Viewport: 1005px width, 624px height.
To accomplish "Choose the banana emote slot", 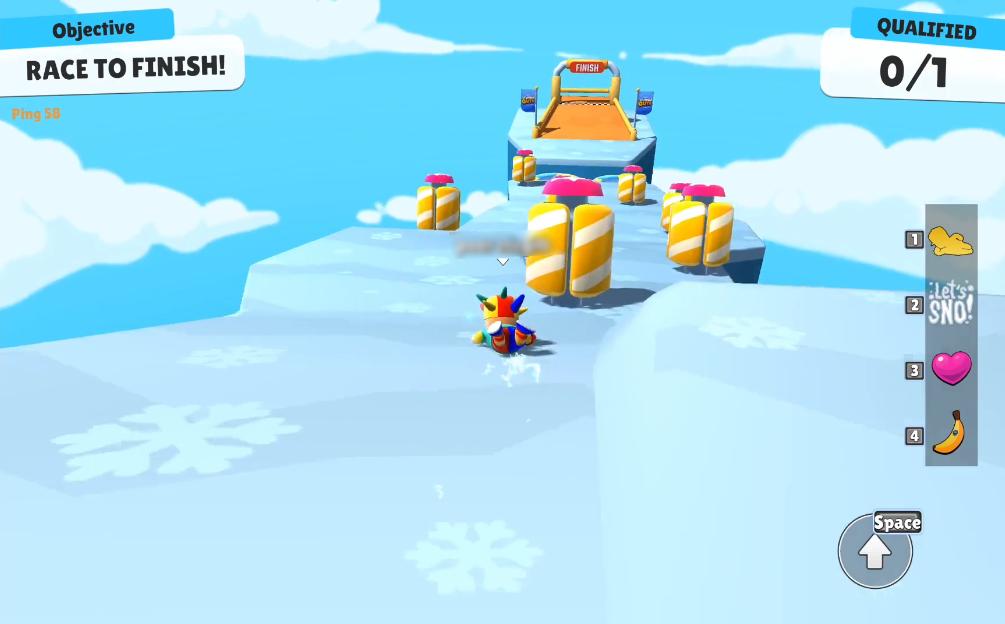I will tap(950, 433).
